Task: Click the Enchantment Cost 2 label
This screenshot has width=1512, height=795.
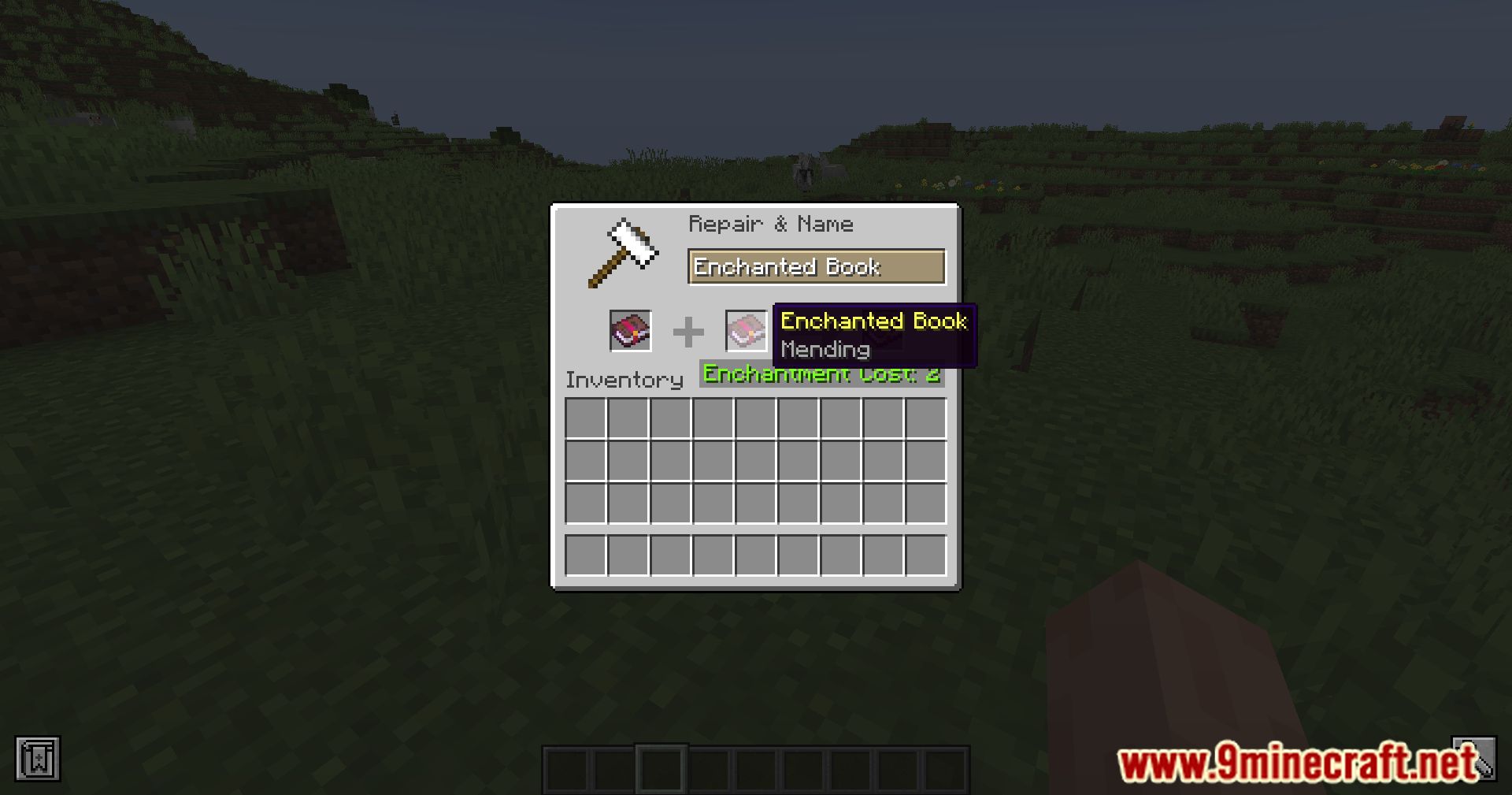Action: (x=821, y=374)
